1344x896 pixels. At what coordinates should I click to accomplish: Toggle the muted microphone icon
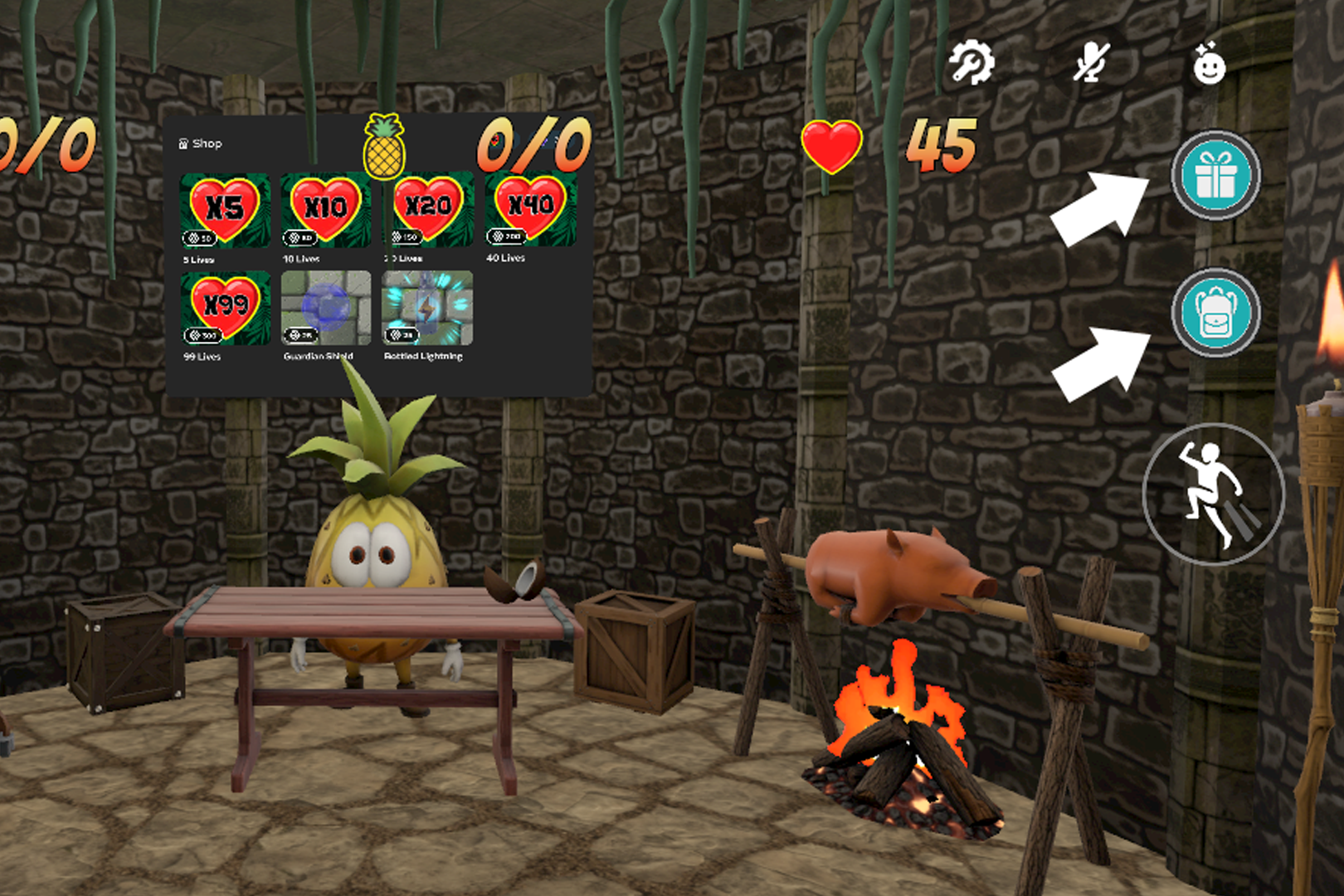(x=1090, y=63)
